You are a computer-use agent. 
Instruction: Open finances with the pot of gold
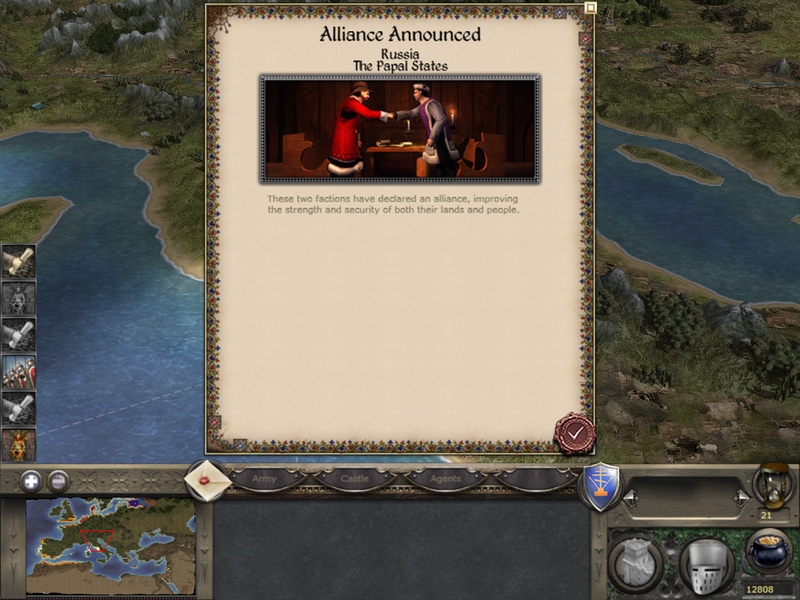(769, 553)
